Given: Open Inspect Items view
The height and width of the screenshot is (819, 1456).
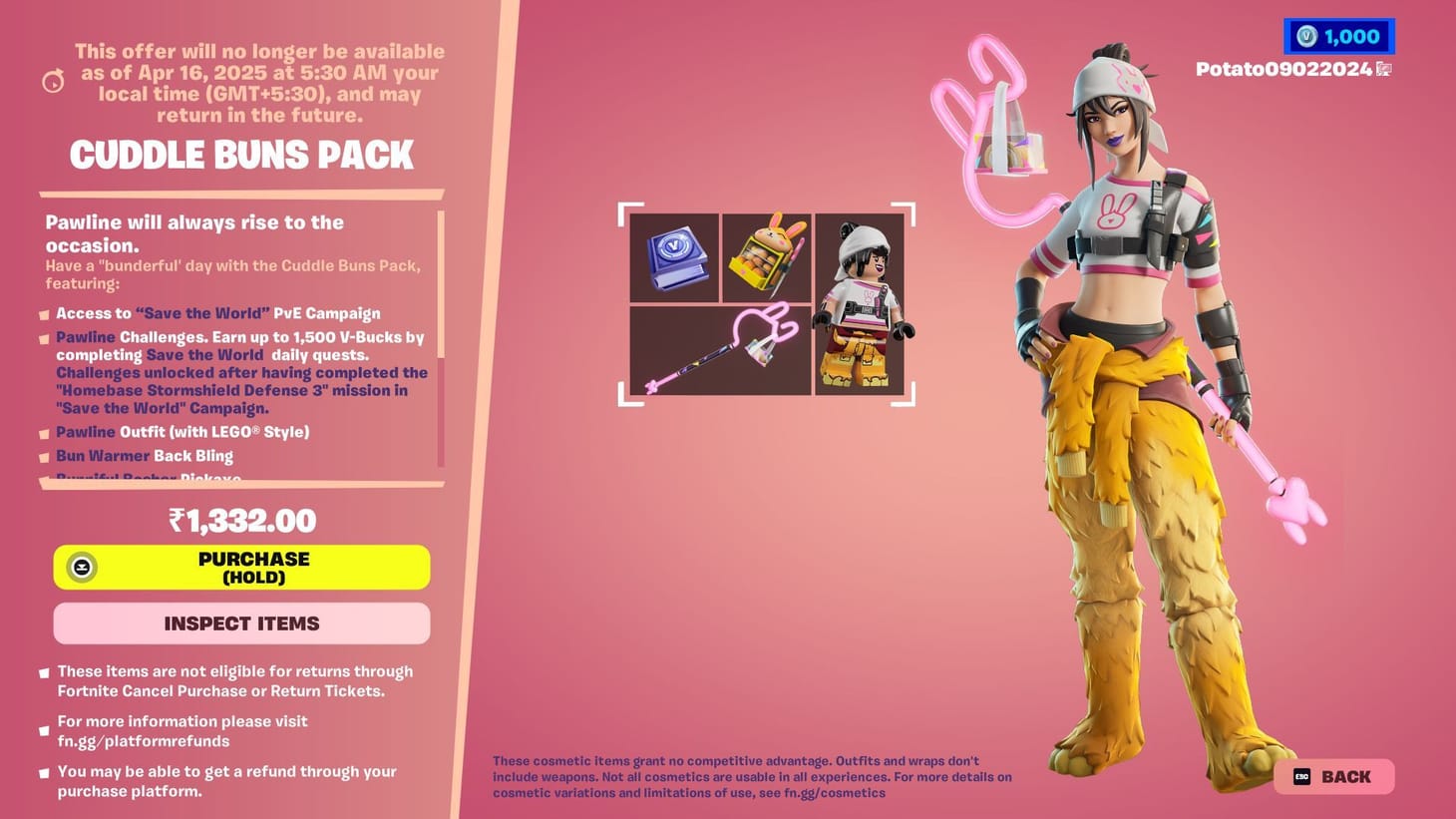Looking at the screenshot, I should [x=241, y=622].
